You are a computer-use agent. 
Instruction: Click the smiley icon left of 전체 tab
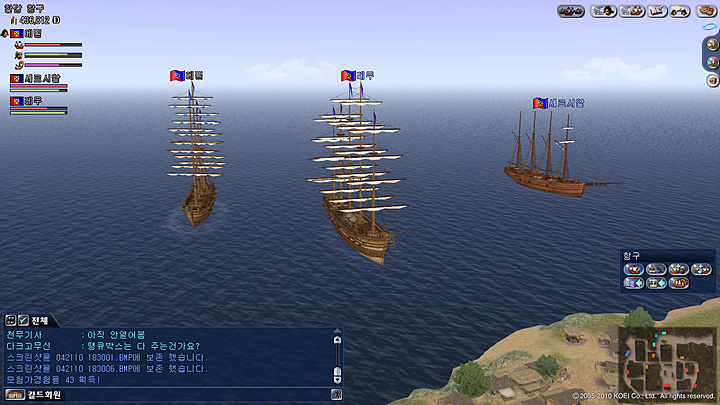9,319
